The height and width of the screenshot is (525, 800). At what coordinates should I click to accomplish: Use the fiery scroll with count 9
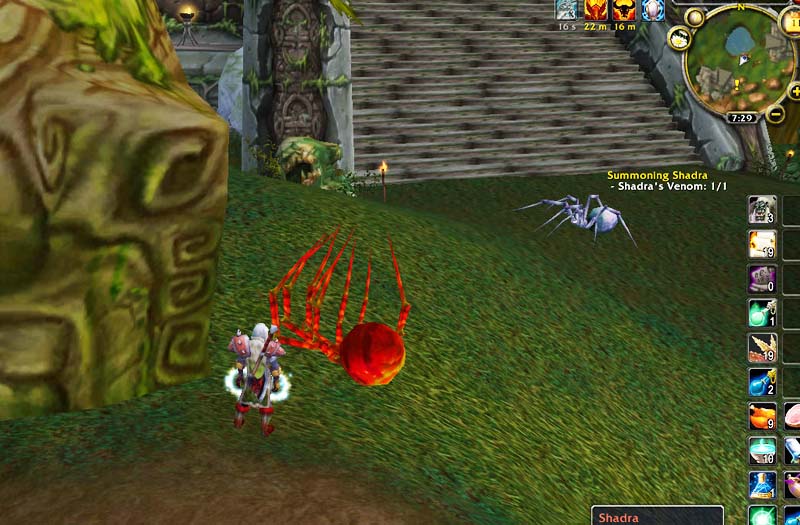tap(762, 244)
